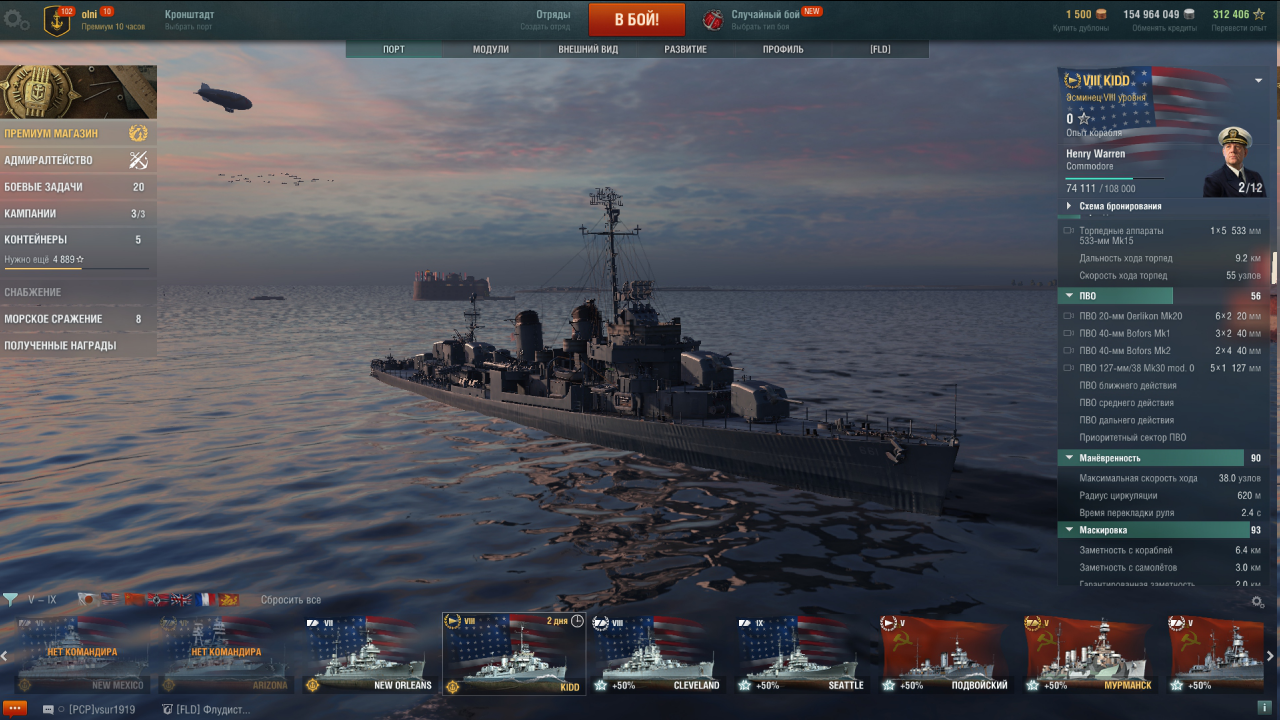Switch to the МОДУЛИ tab
1280x720 pixels.
(491, 49)
